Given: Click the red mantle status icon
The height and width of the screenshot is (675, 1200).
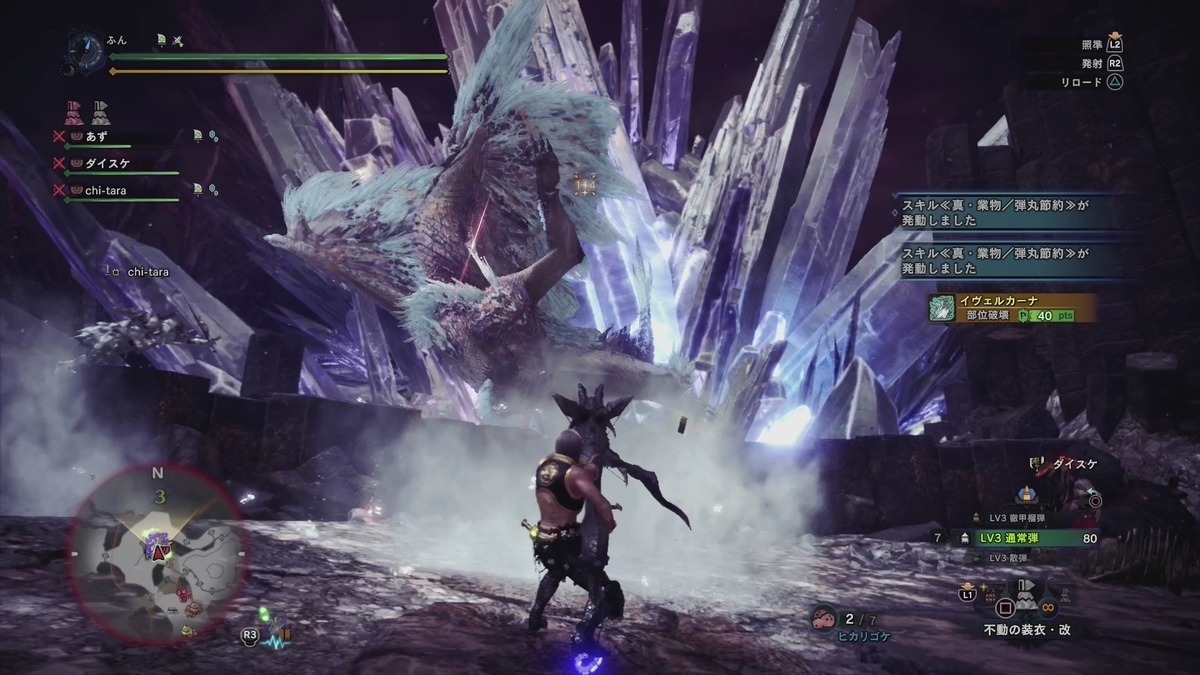Looking at the screenshot, I should pos(73,109).
